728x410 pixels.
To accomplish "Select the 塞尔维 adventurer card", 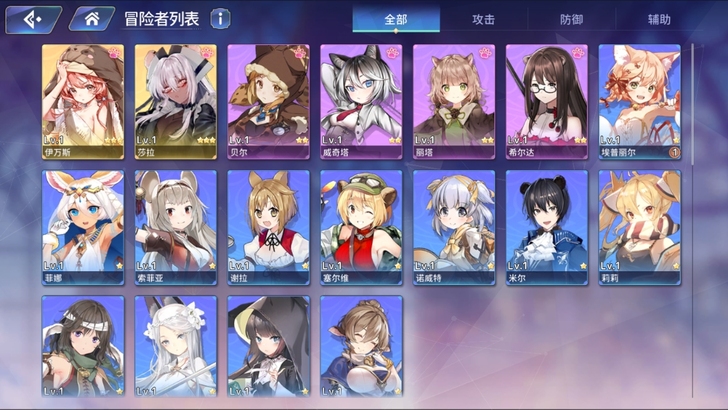I will tap(361, 227).
